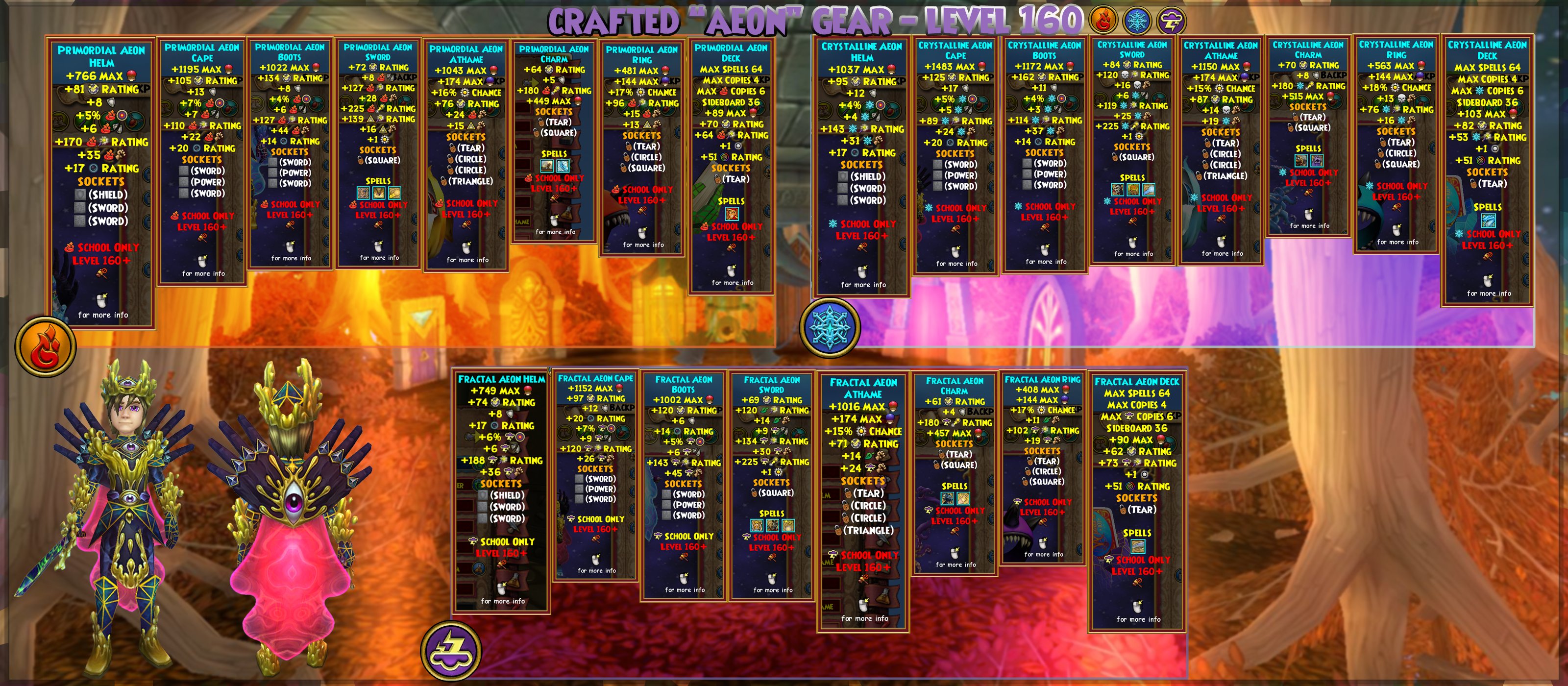Check the SWORD socket box on Crystalline Aeon Boots
The height and width of the screenshot is (686, 1568).
(x=1027, y=164)
